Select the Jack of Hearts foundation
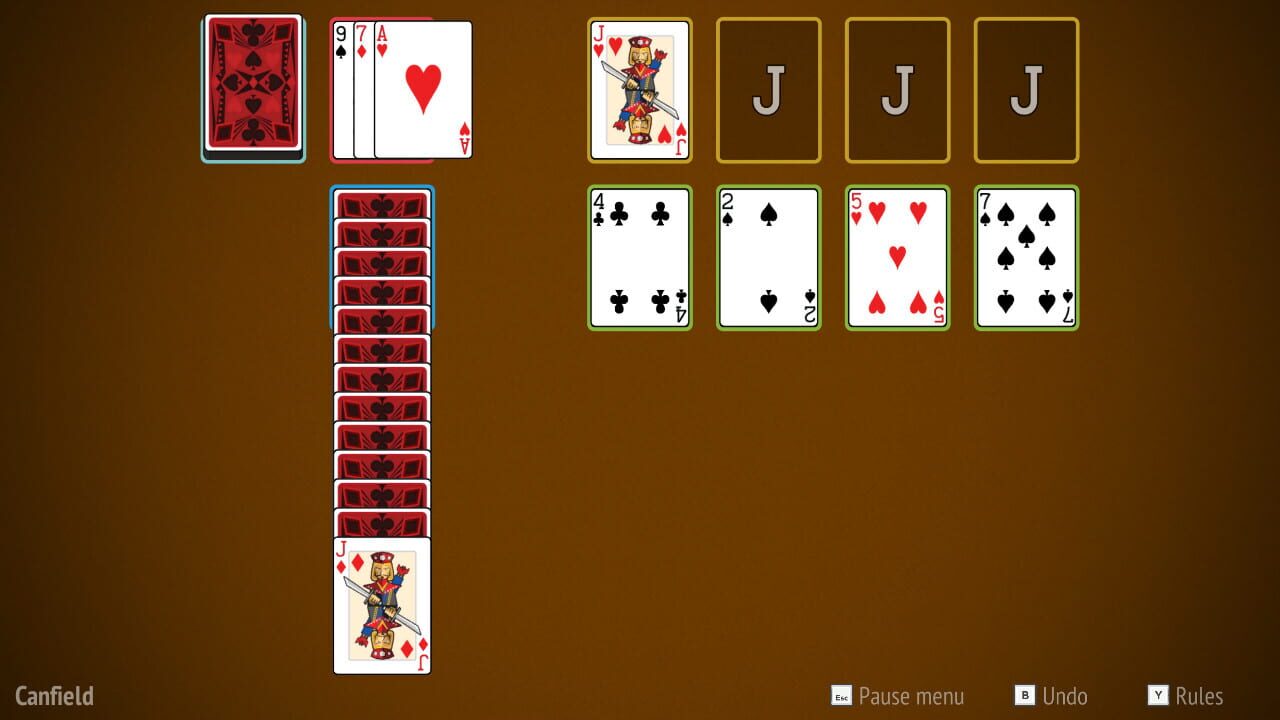Screen dimensions: 1280x720 click(x=639, y=88)
